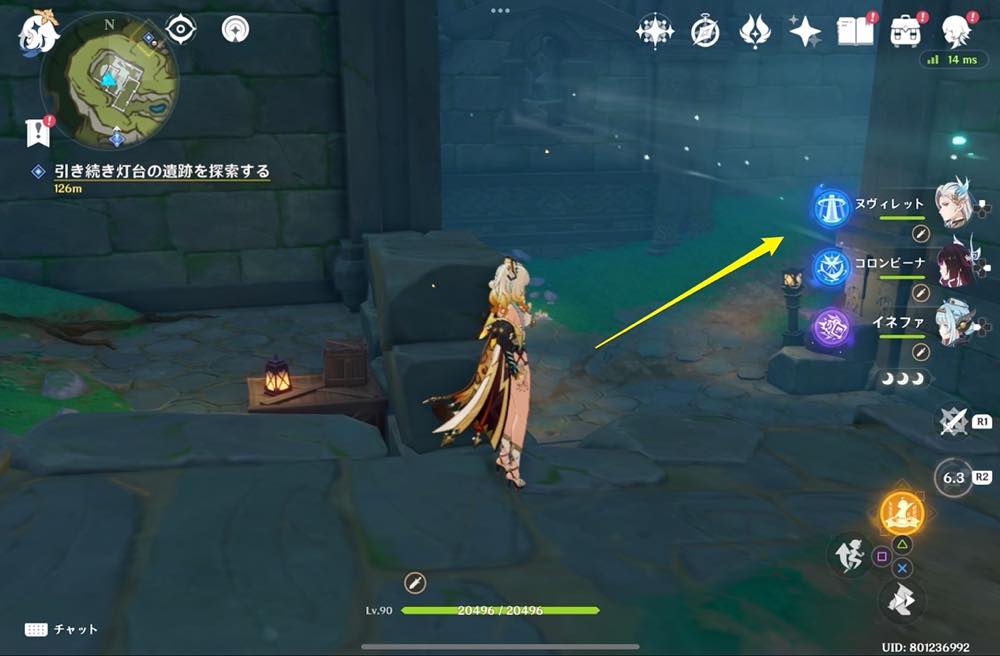
Task: Open the star-cluster icon in the top bar
Action: pos(655,32)
